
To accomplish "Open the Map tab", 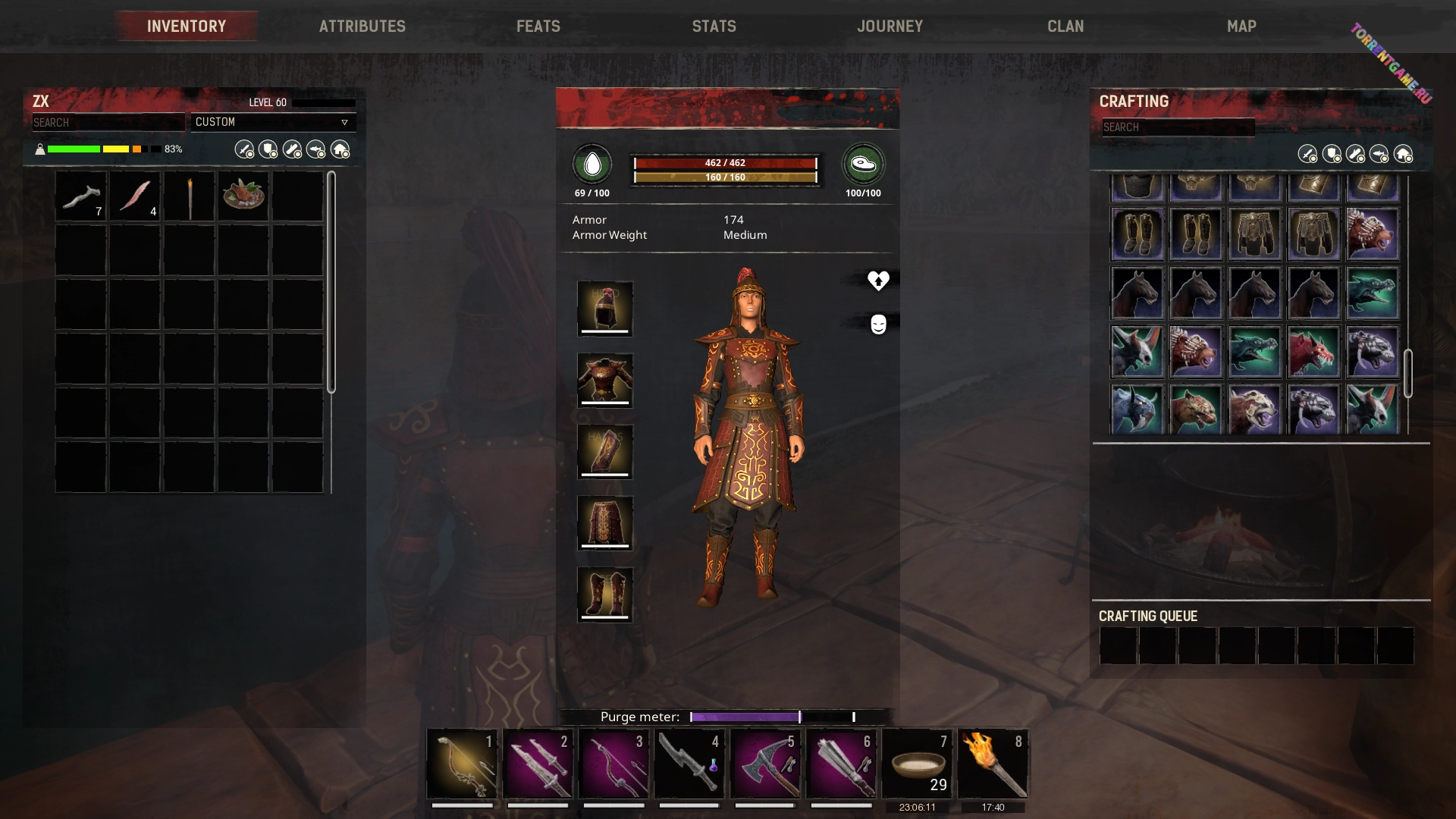I will (x=1241, y=27).
